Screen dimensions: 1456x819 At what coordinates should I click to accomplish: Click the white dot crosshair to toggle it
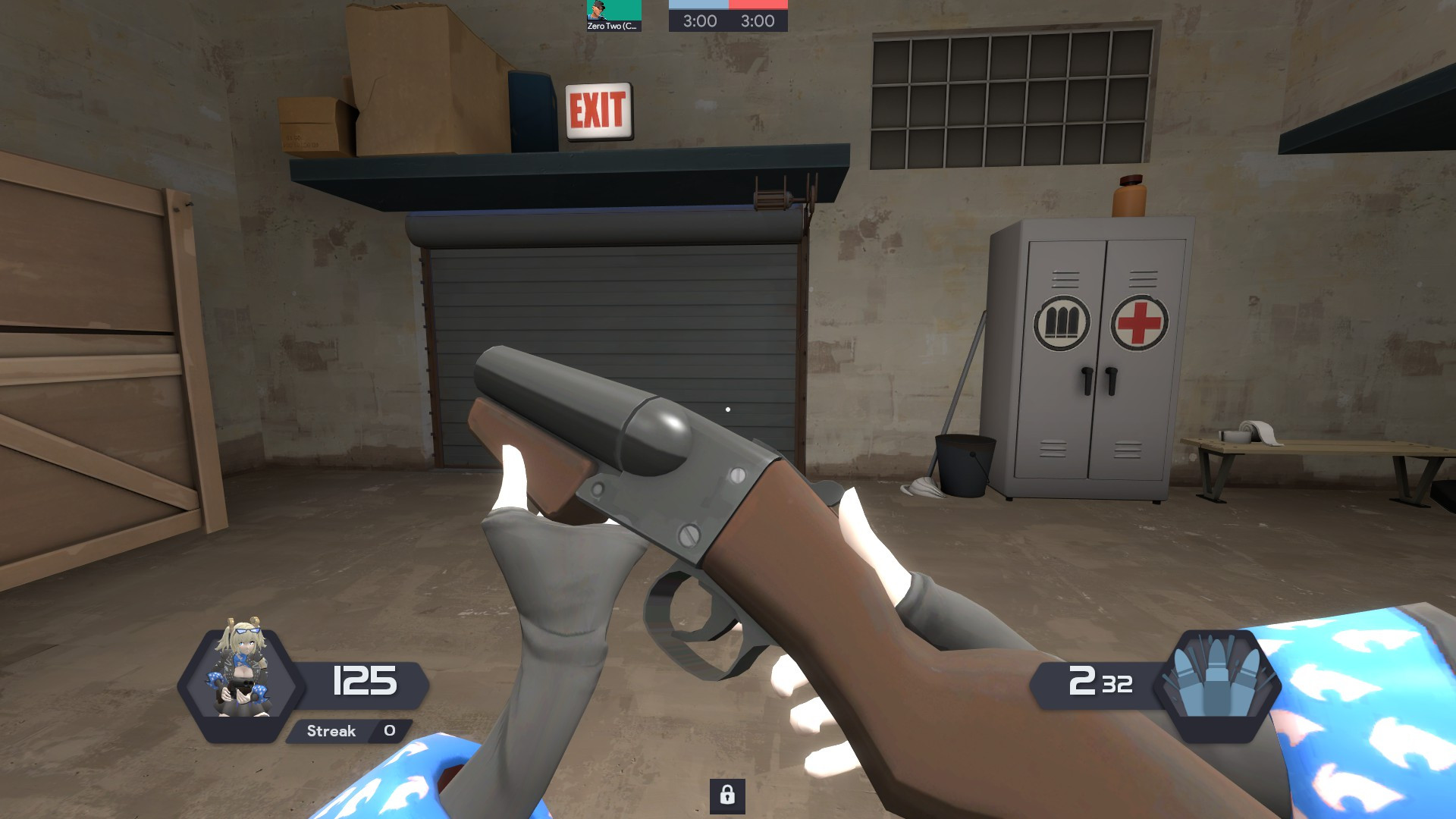pyautogui.click(x=729, y=409)
